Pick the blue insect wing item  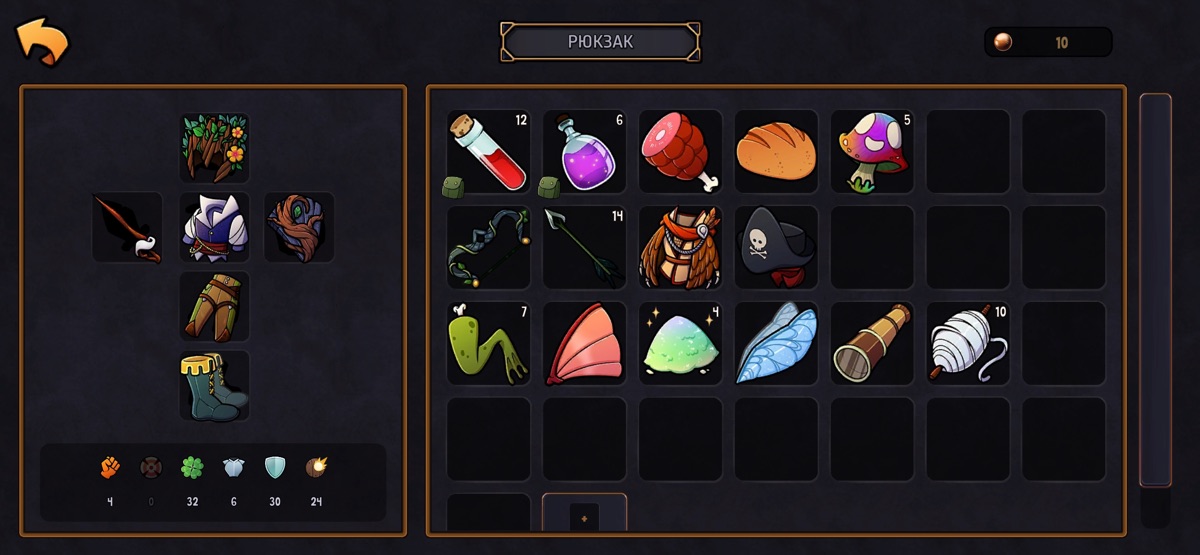(776, 343)
